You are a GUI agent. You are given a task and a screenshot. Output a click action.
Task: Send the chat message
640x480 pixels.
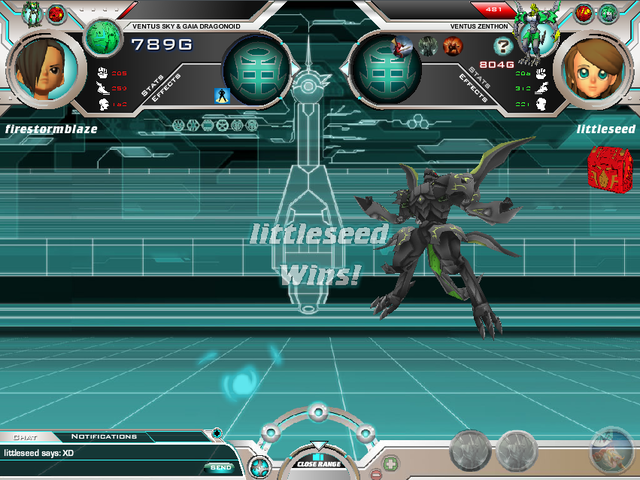(x=220, y=467)
